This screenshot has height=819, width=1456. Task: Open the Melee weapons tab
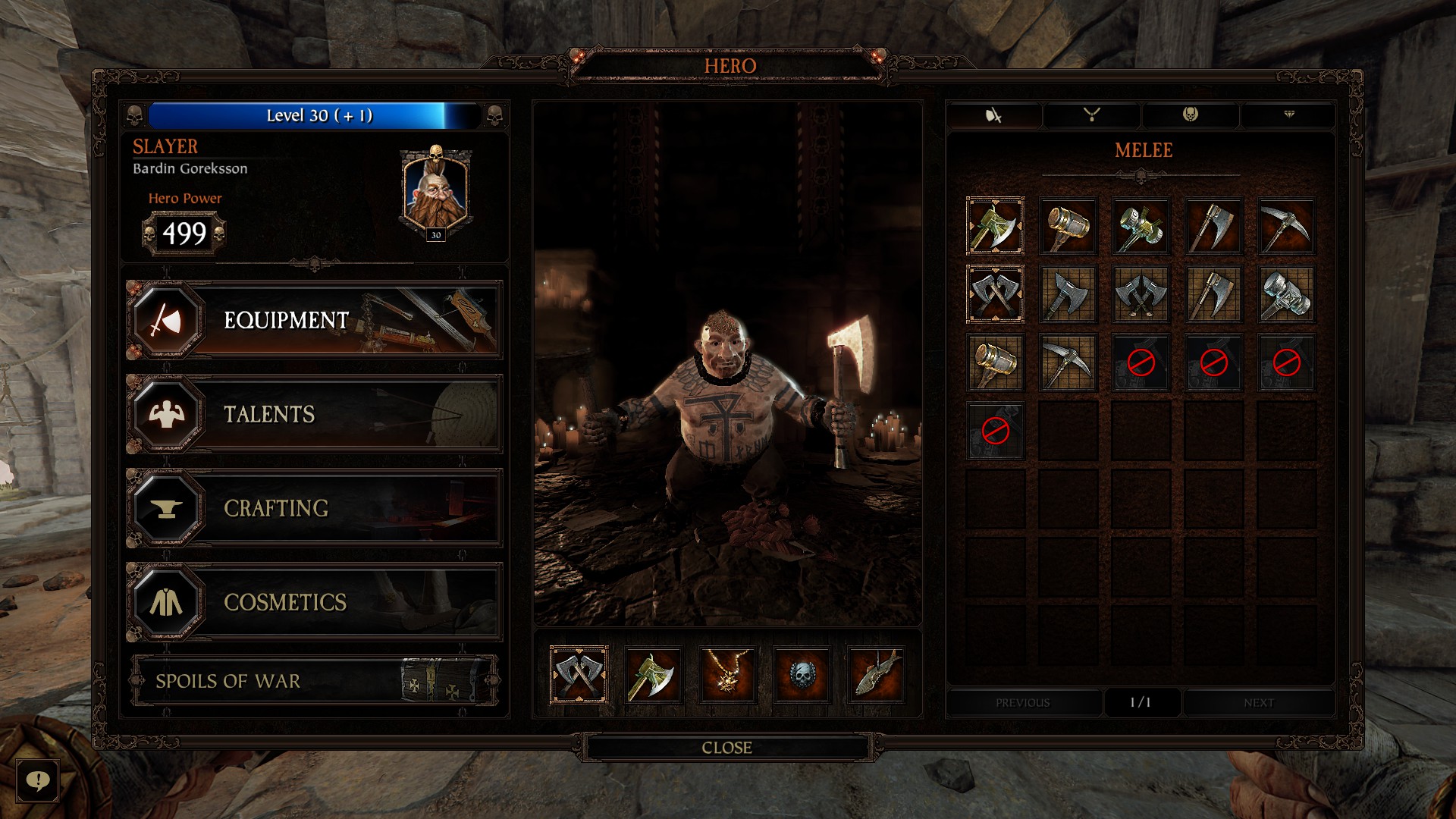point(995,115)
